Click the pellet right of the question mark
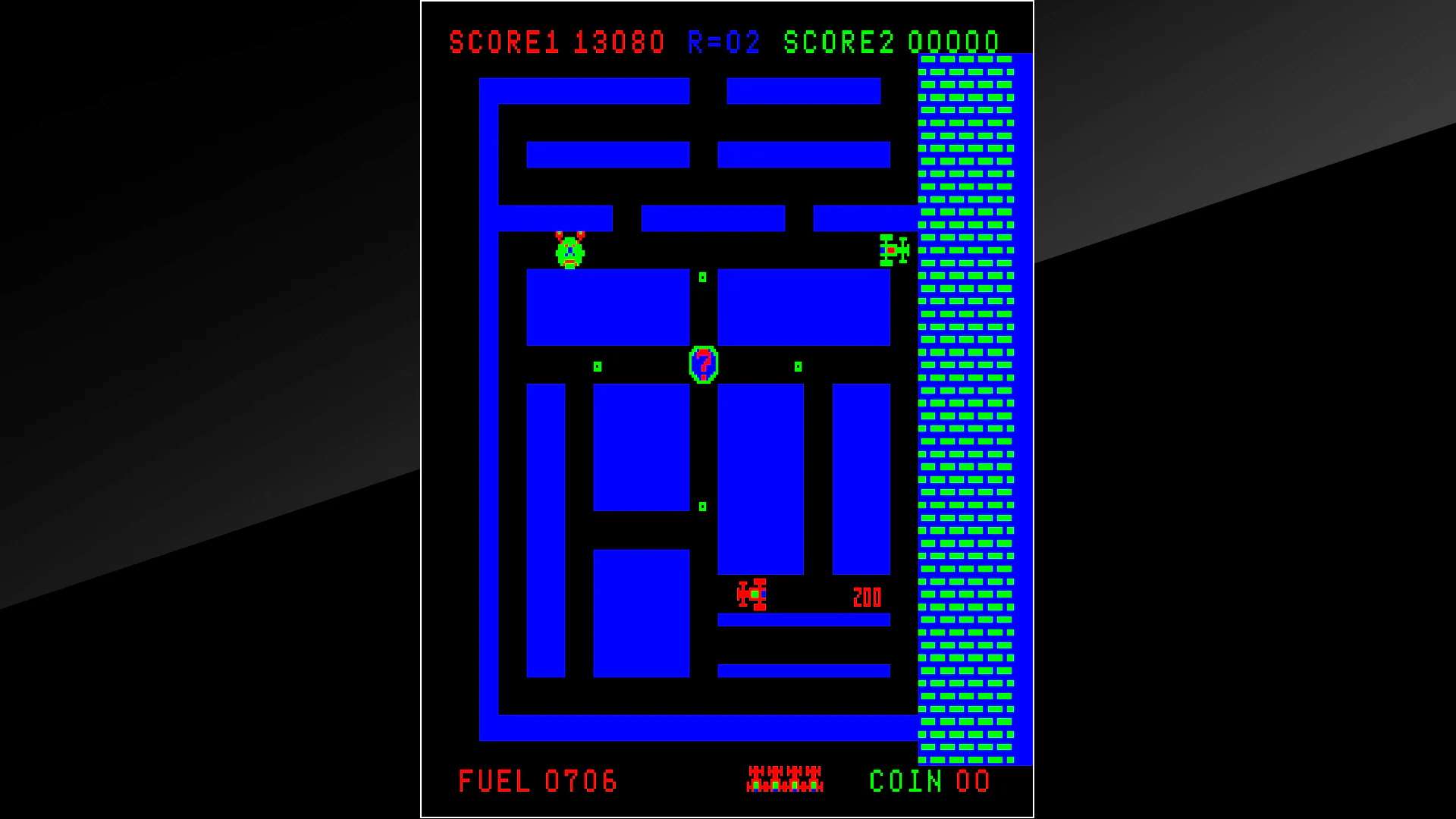The image size is (1456, 819). [x=797, y=366]
